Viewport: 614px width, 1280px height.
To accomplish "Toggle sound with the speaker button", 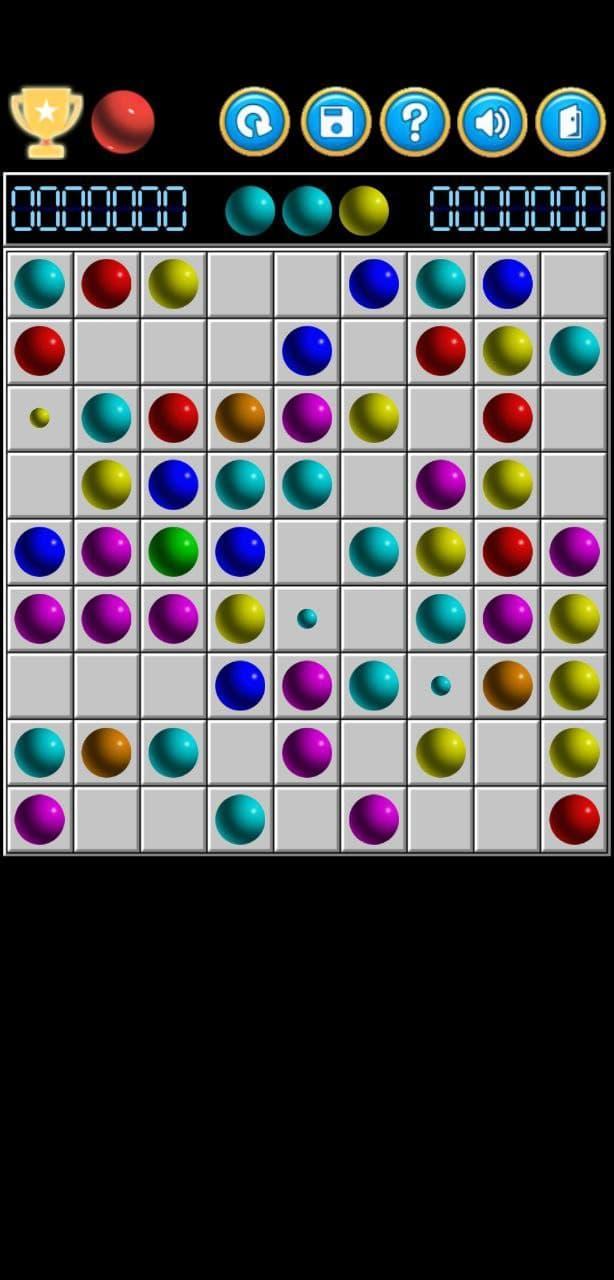I will pyautogui.click(x=492, y=122).
